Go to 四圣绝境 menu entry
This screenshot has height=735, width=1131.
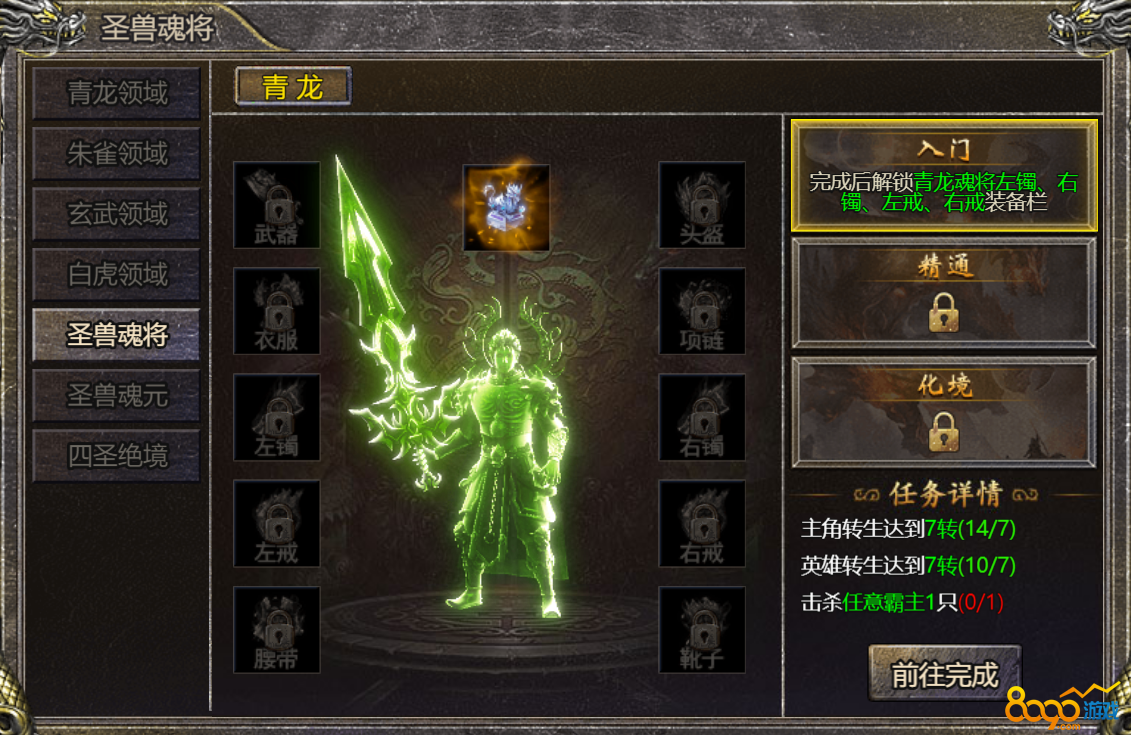[x=117, y=456]
